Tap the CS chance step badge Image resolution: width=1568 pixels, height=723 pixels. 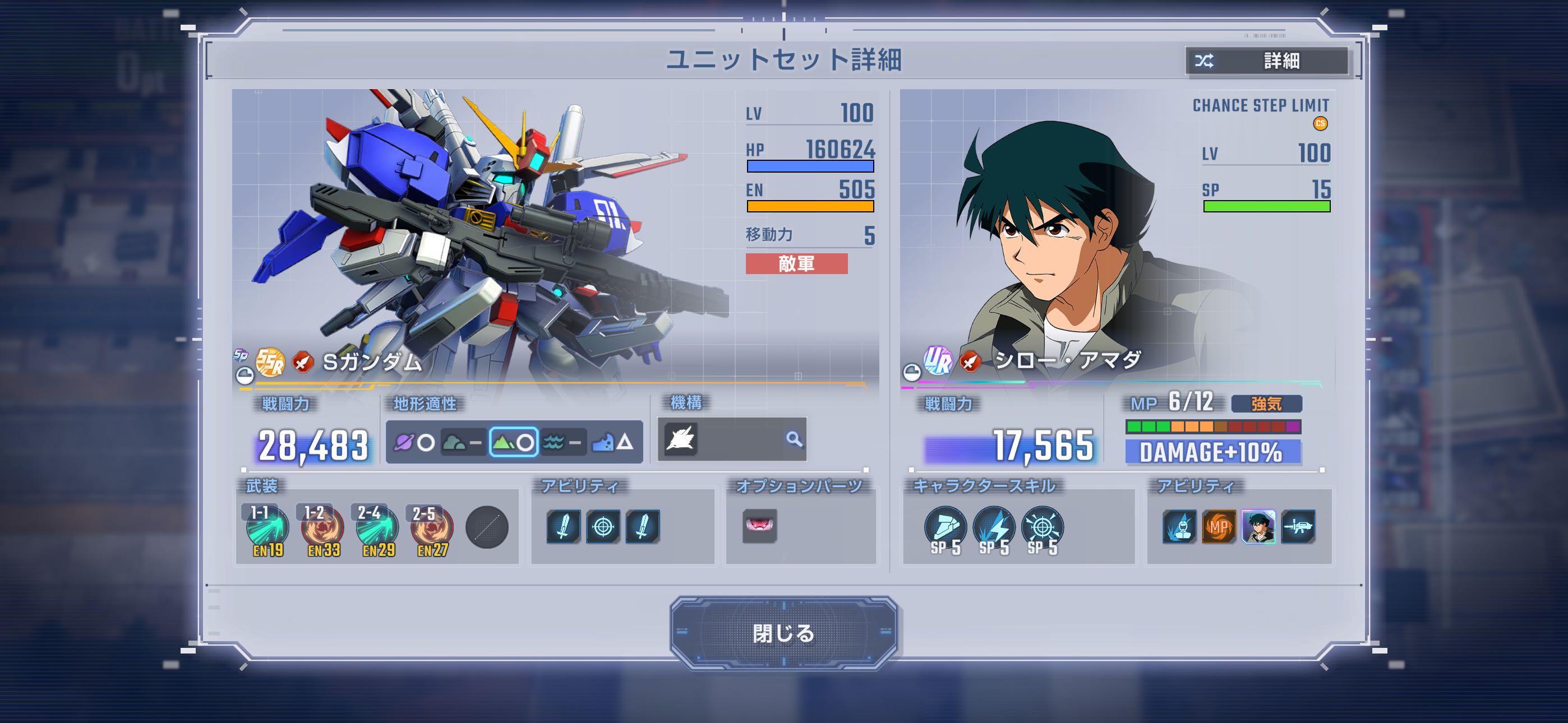pos(1320,123)
